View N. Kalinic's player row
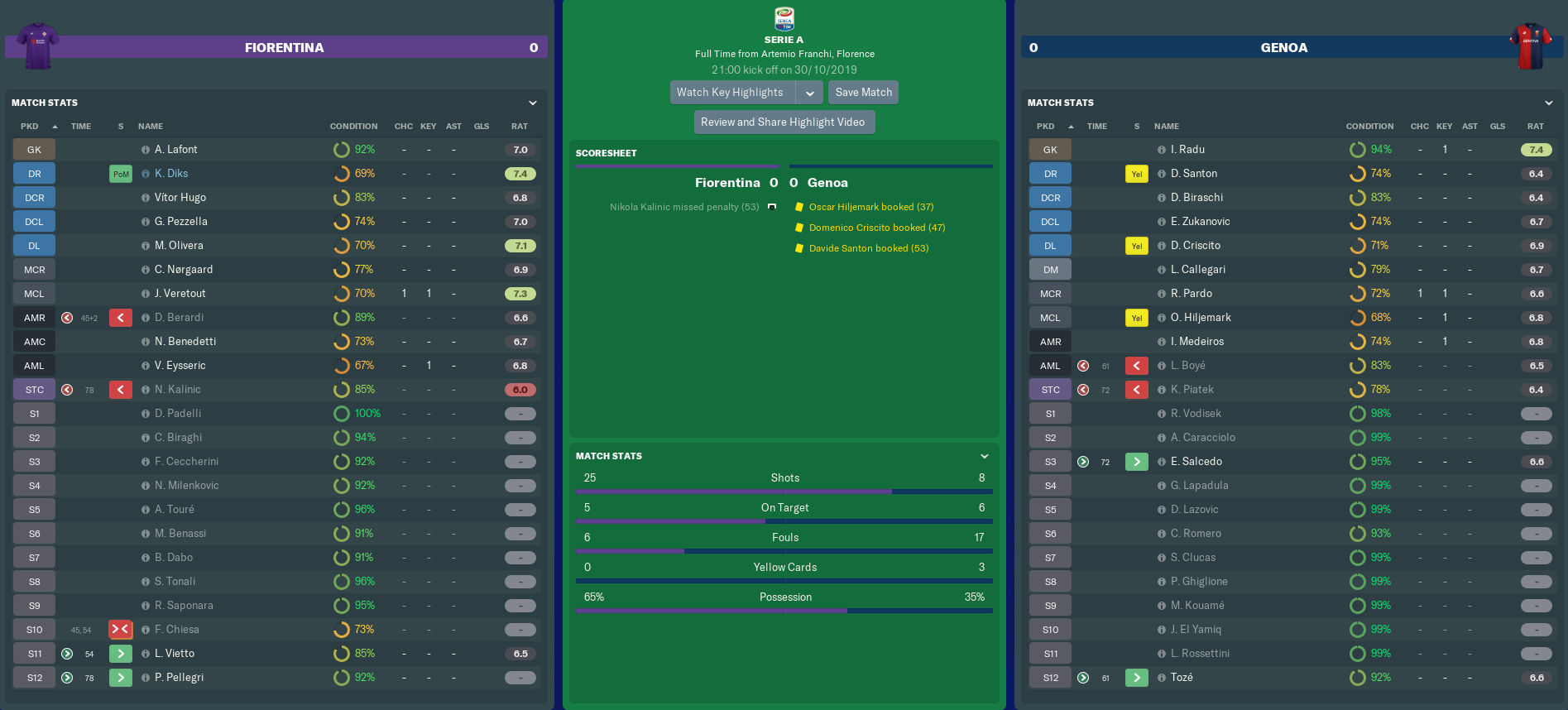 177,390
